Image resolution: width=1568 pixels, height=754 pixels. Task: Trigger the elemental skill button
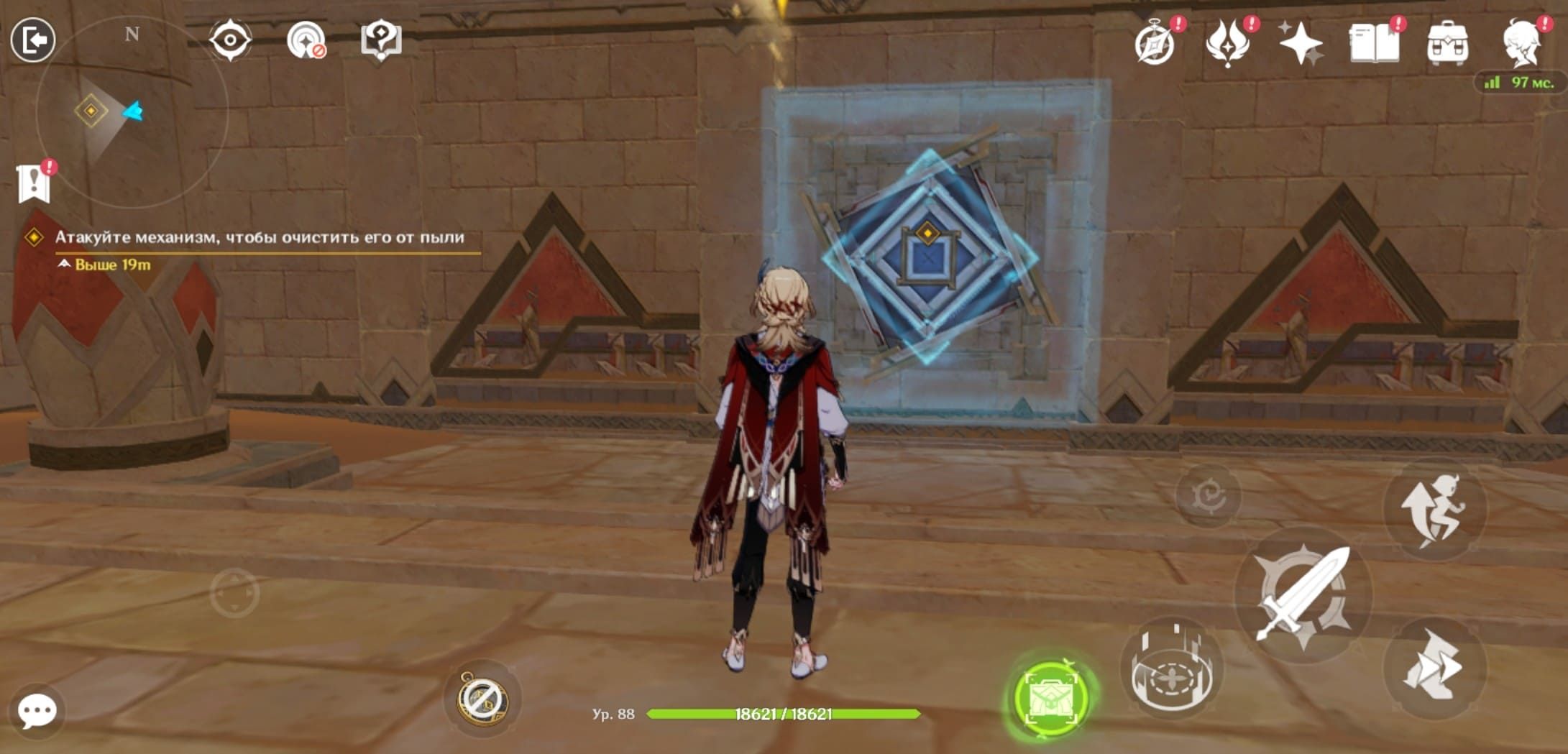click(1172, 670)
